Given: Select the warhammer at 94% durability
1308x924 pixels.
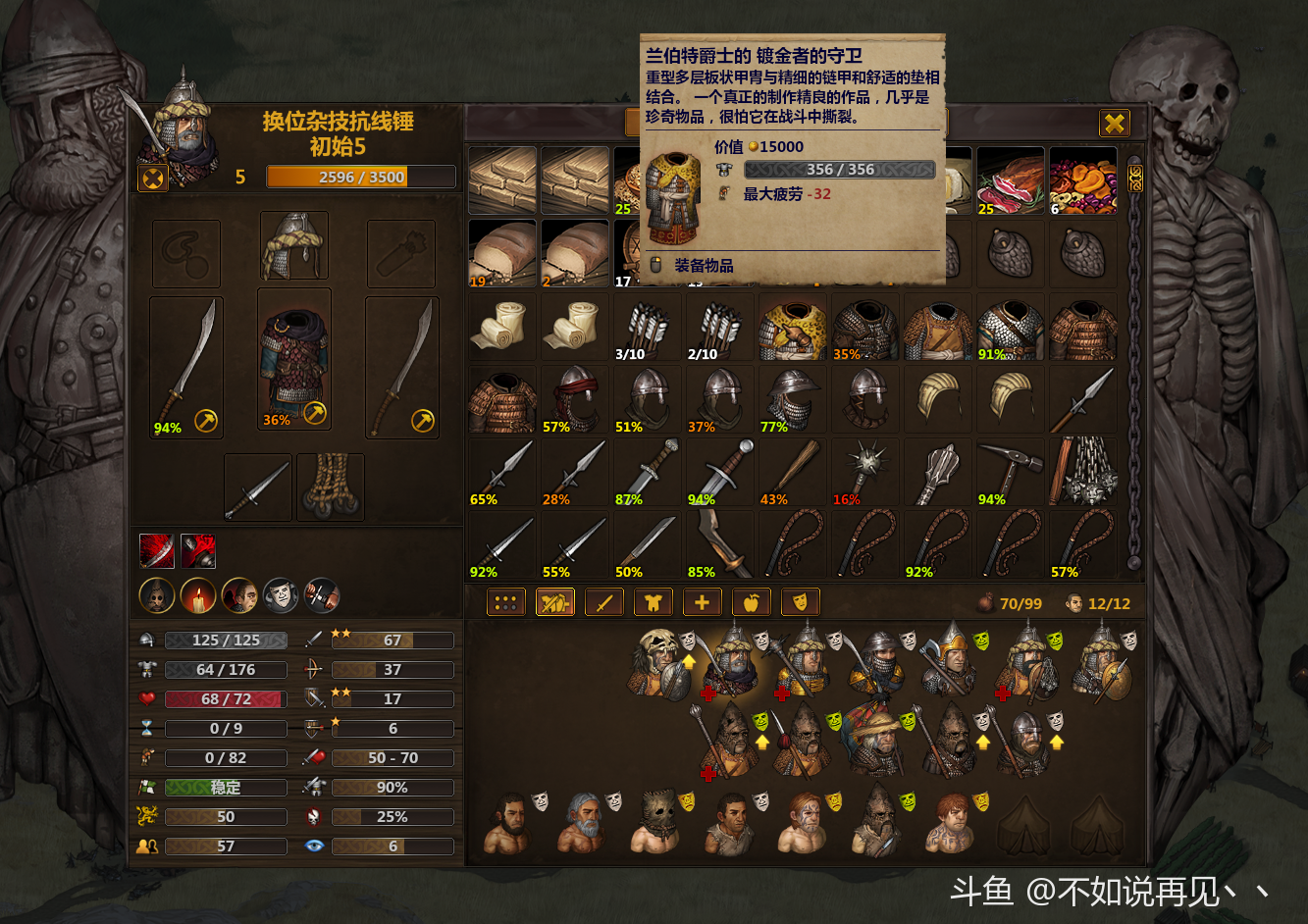Looking at the screenshot, I should coord(1011,472).
